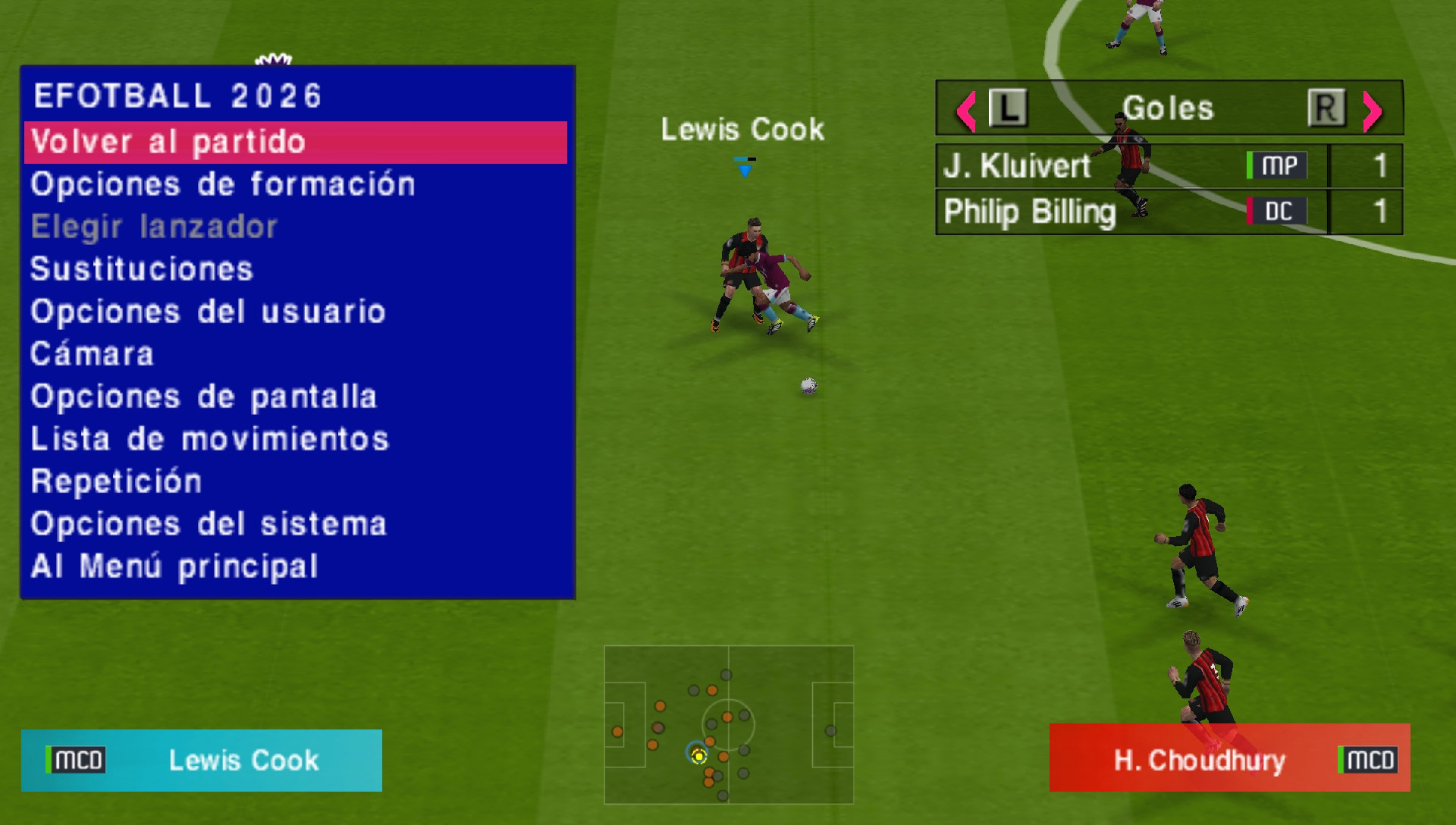1456x825 pixels.
Task: Open Lista de movimientos
Action: pyautogui.click(x=209, y=438)
